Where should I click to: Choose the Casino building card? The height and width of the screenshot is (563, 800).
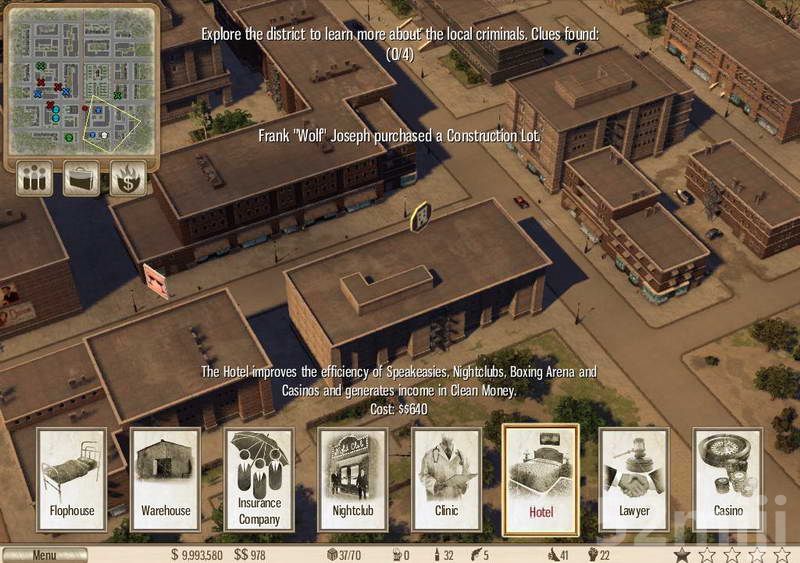pos(728,479)
